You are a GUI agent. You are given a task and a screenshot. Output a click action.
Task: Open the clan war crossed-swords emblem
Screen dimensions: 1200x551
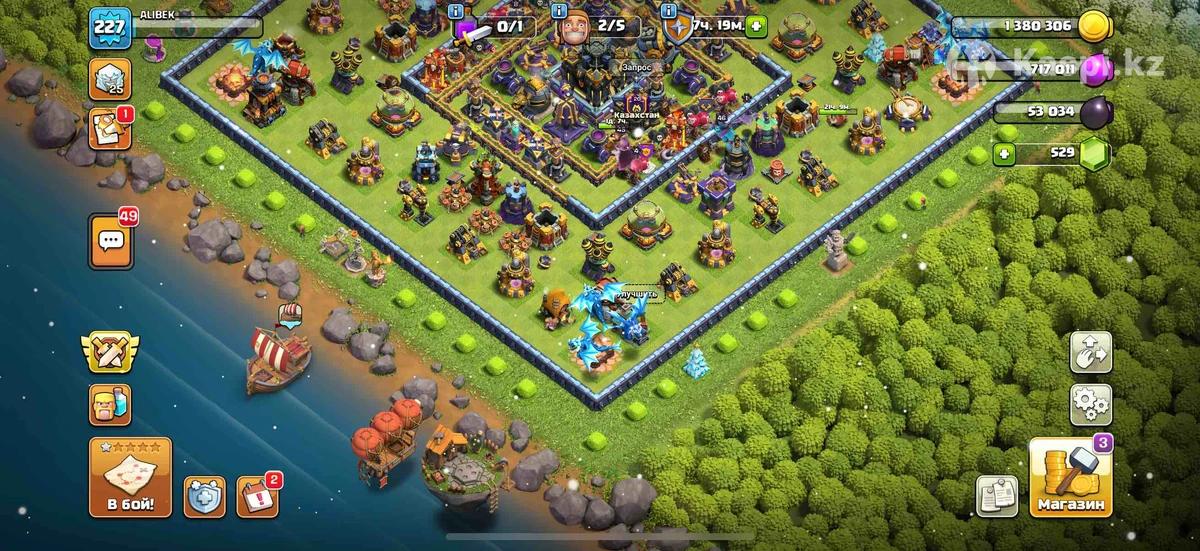pyautogui.click(x=109, y=352)
